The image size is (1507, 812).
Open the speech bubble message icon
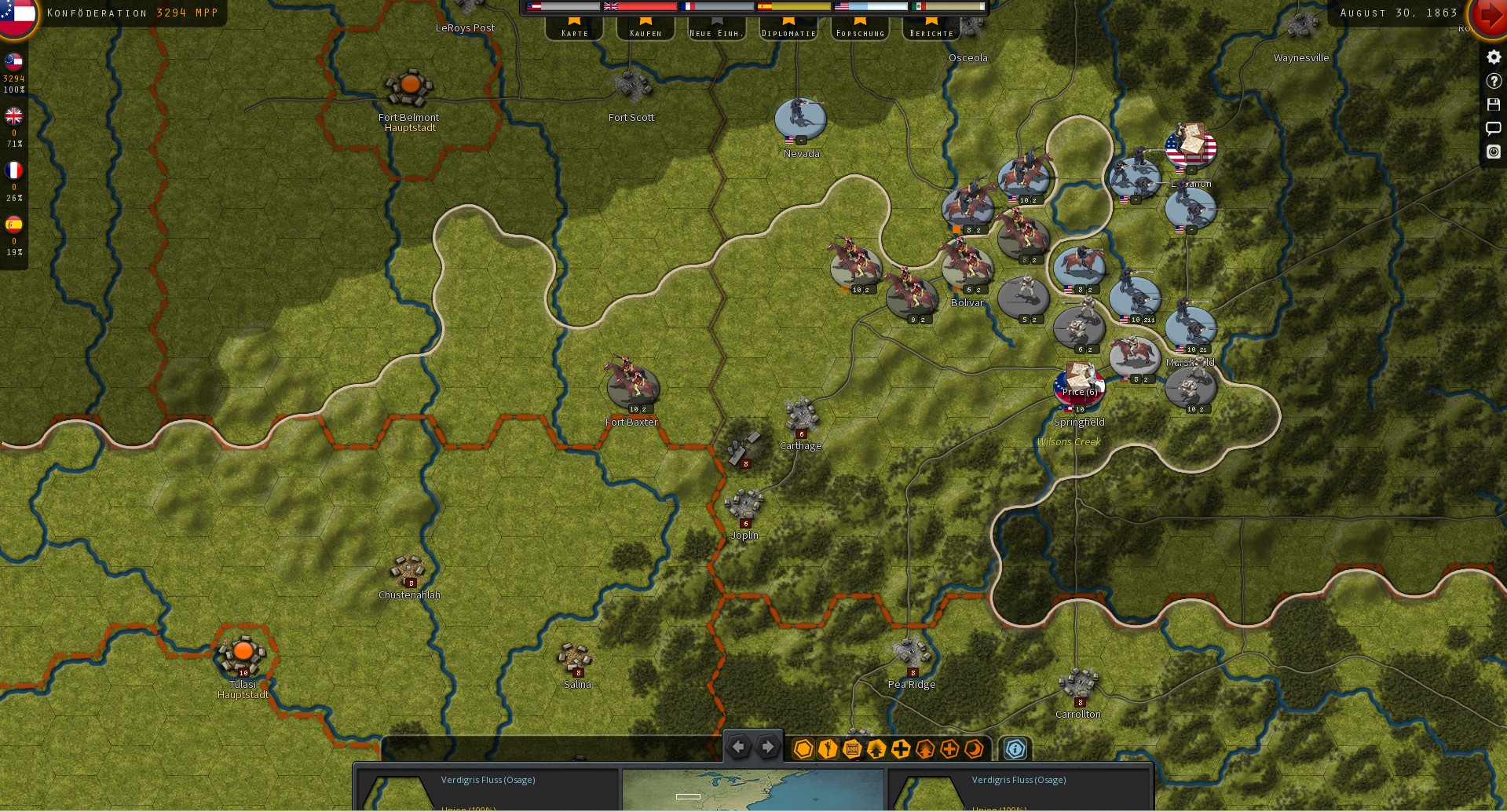click(x=1493, y=128)
